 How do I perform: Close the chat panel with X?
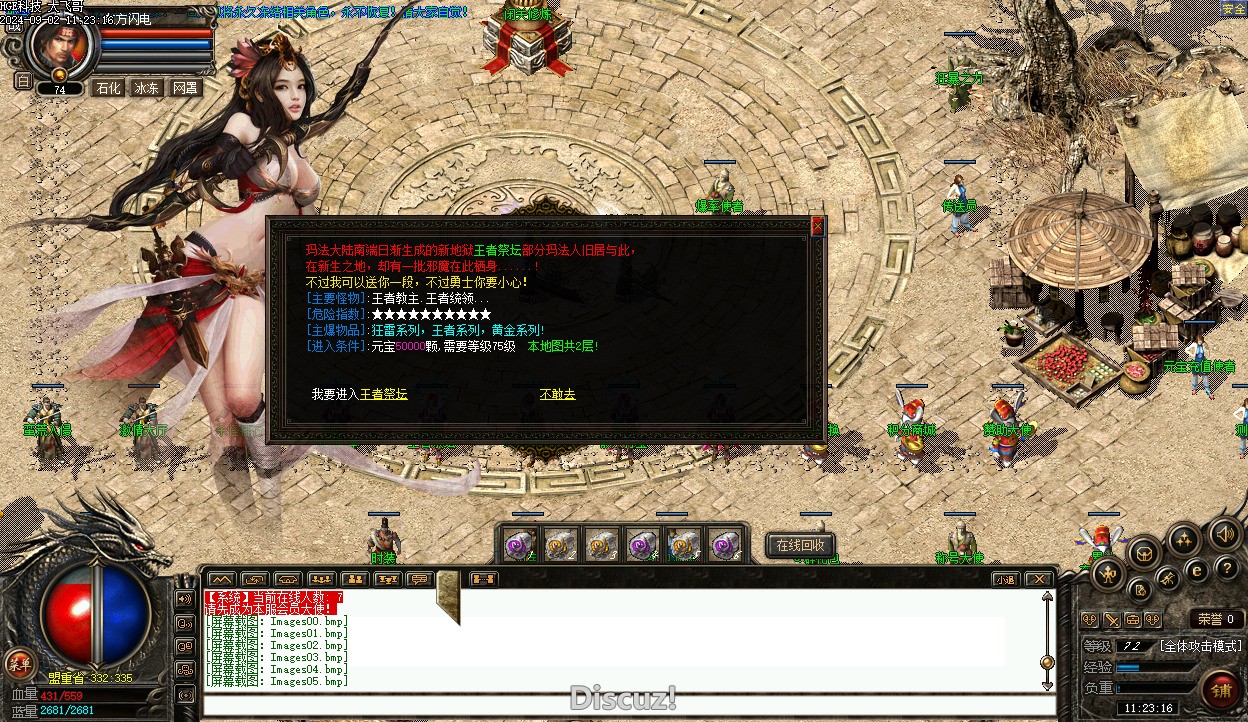[x=1039, y=579]
